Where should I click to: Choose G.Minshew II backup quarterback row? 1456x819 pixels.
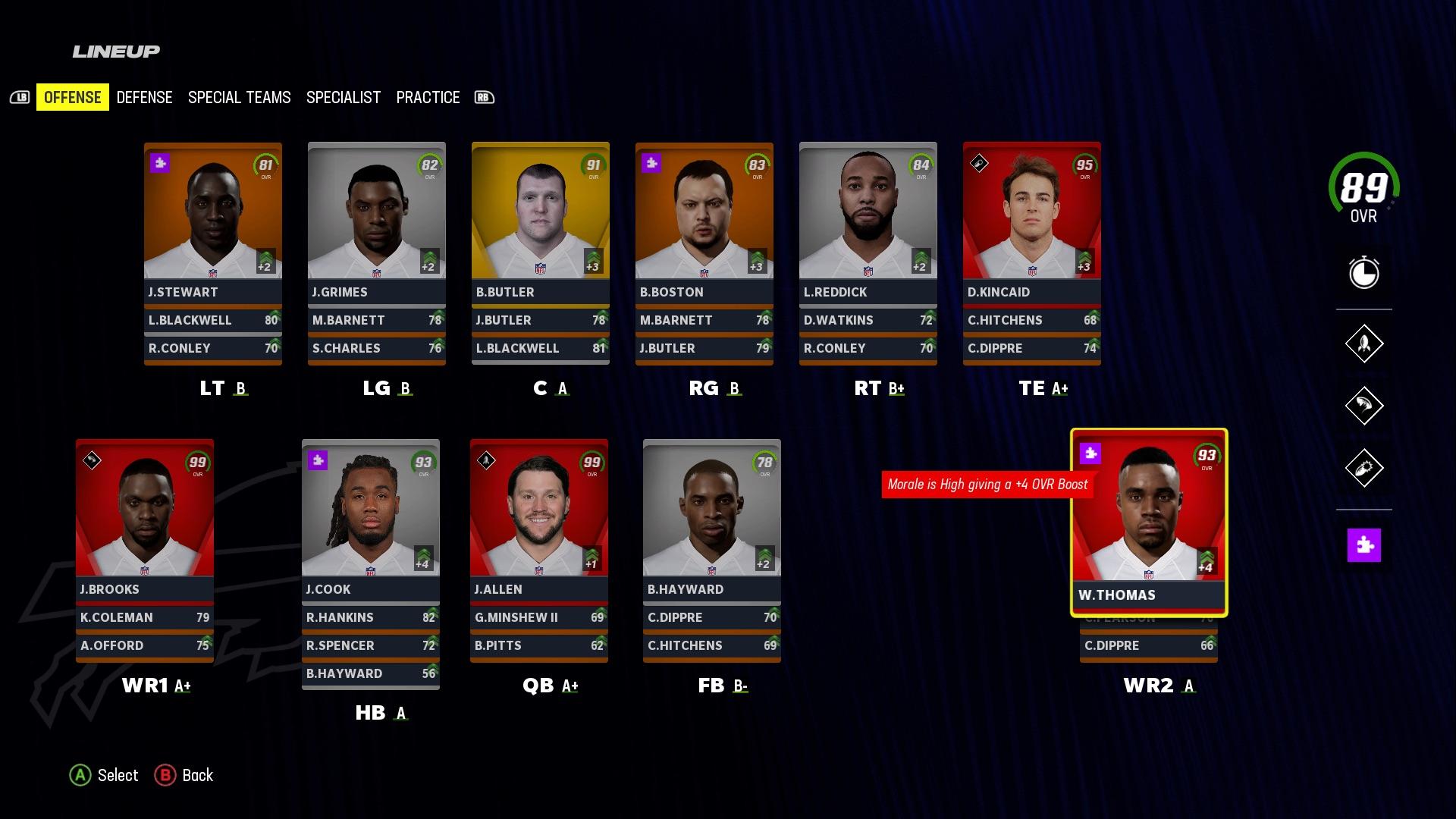[x=539, y=617]
